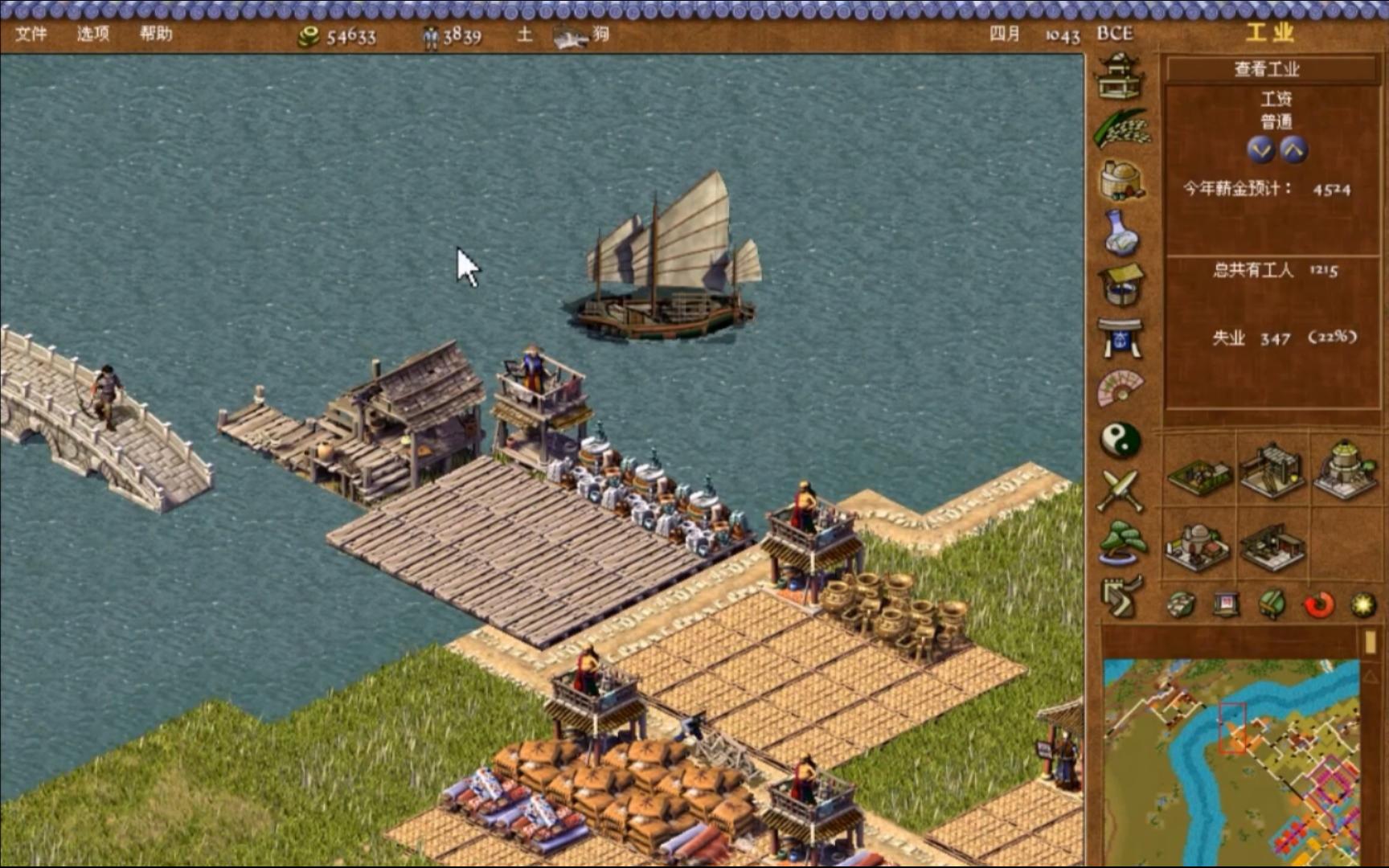The height and width of the screenshot is (868, 1389).
Task: Click the glowing yellow starburst icon
Action: click(x=1363, y=604)
